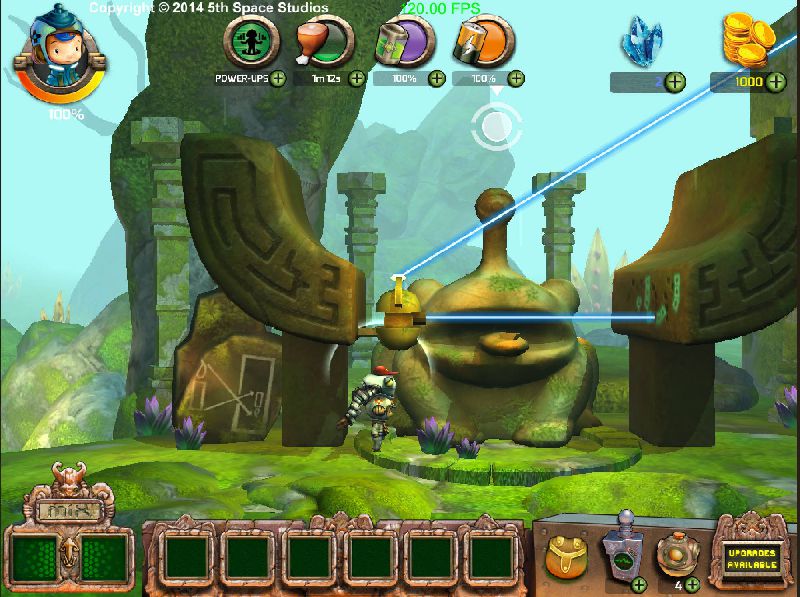Add food time with the plus button
800x597 pixels.
tap(357, 78)
